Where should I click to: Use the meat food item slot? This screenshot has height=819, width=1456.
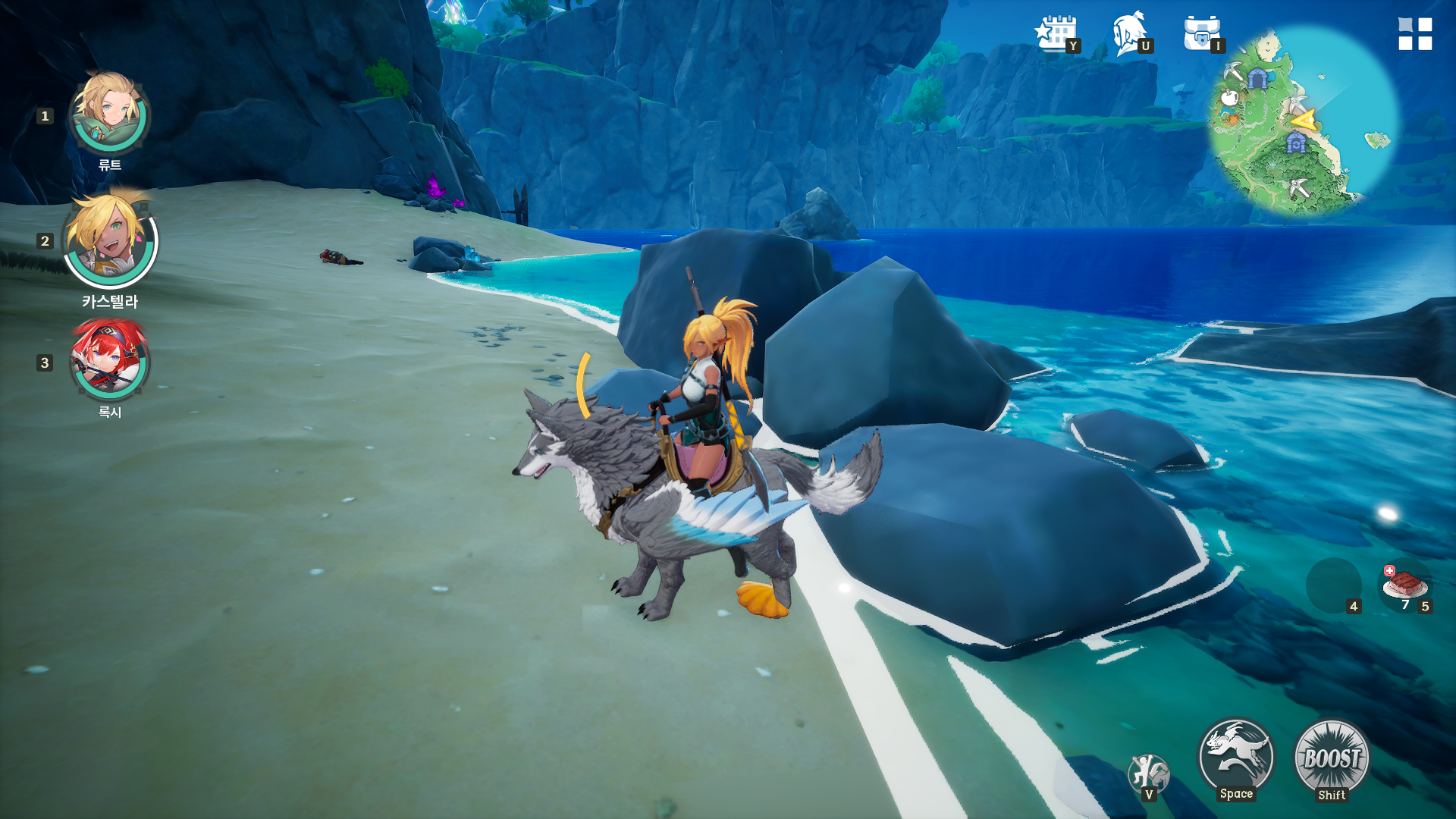tap(1404, 585)
